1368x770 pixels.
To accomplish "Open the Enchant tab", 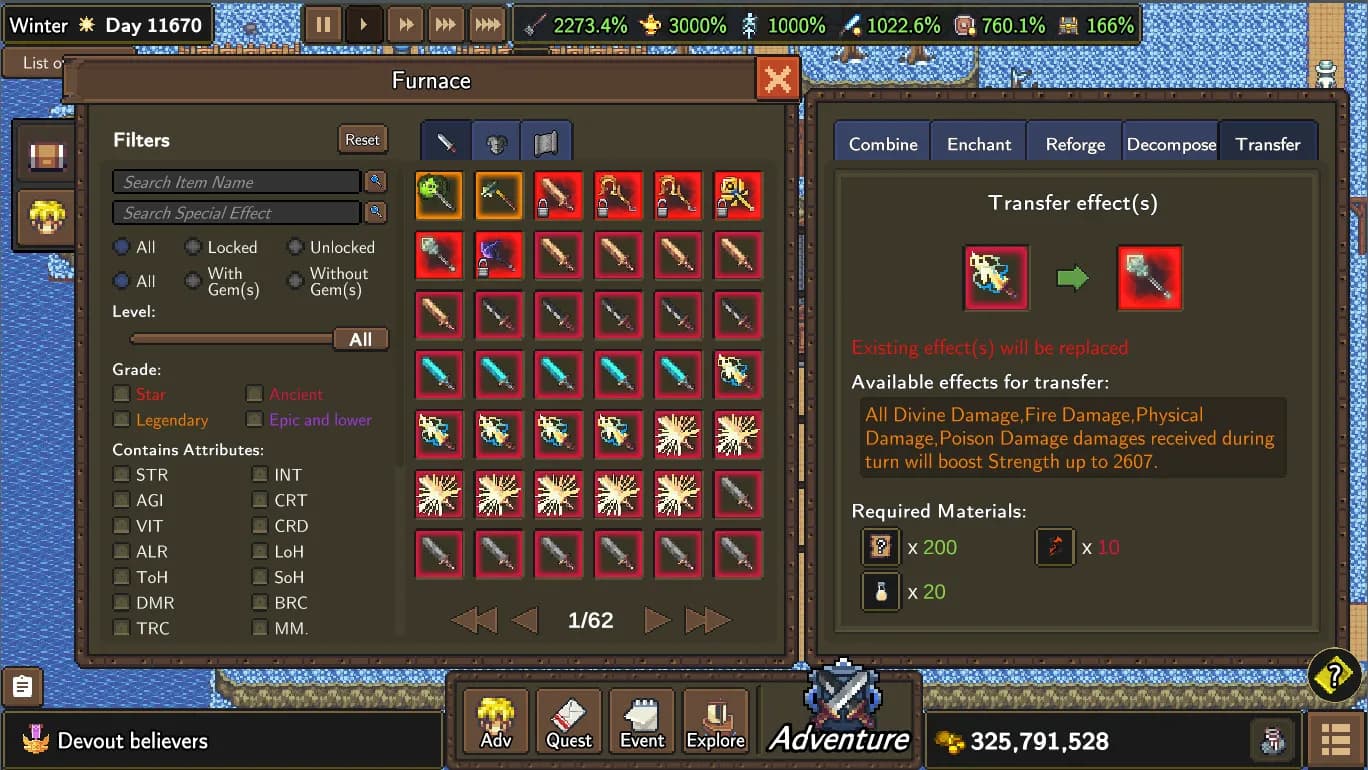I will pos(978,144).
